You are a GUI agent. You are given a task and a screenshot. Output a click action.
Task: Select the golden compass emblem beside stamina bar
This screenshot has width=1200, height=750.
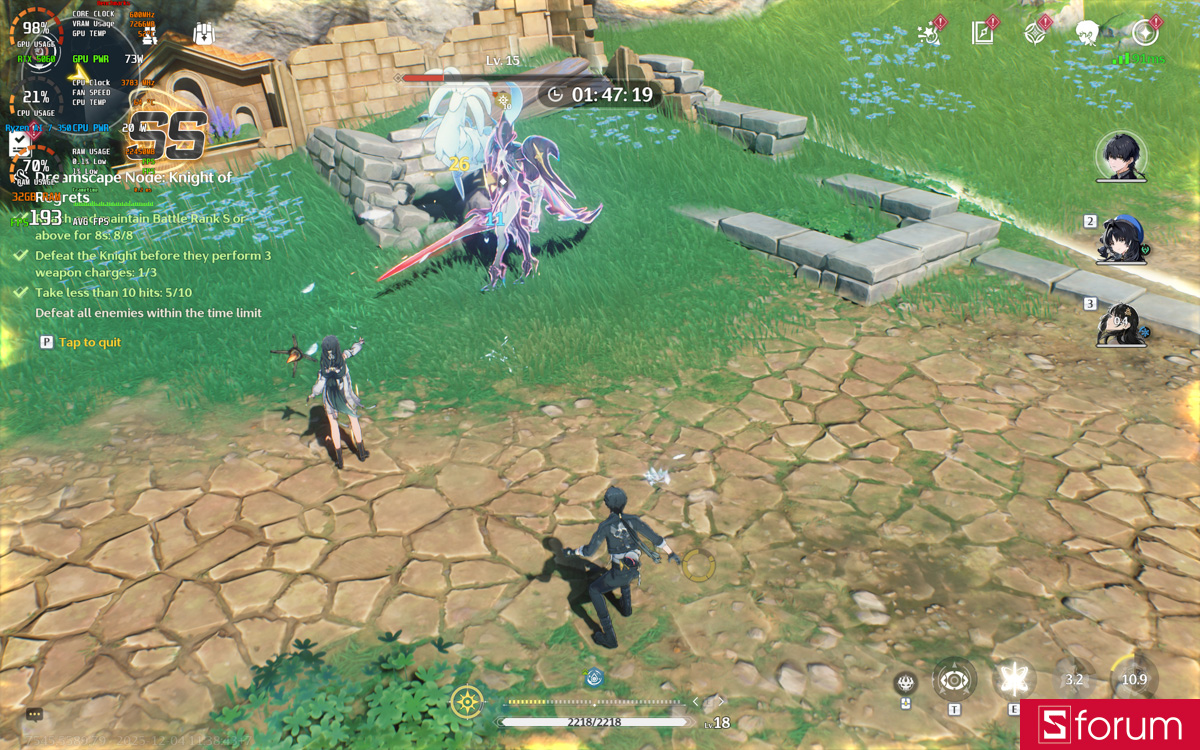click(x=467, y=702)
